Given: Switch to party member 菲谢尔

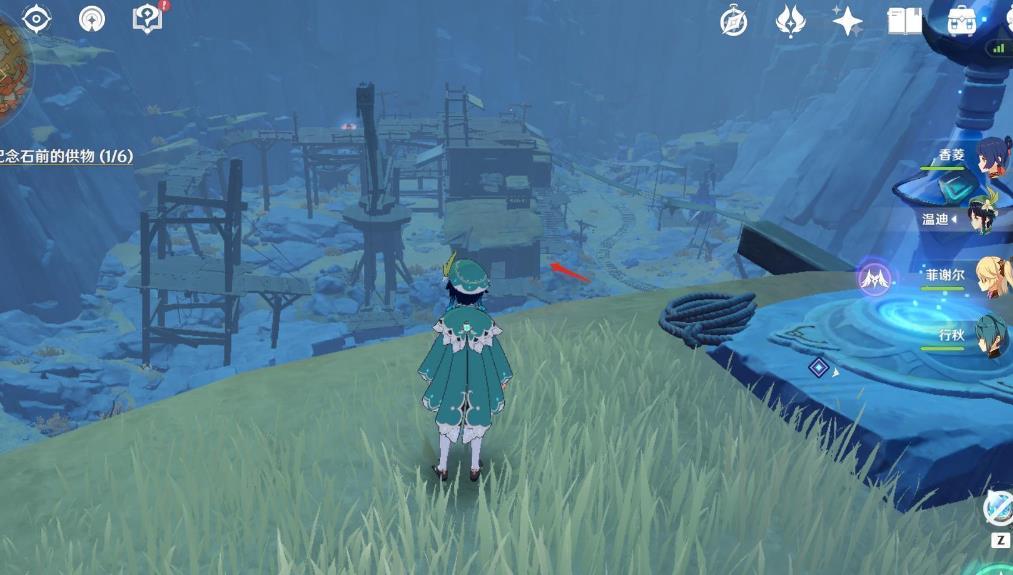Looking at the screenshot, I should 991,276.
